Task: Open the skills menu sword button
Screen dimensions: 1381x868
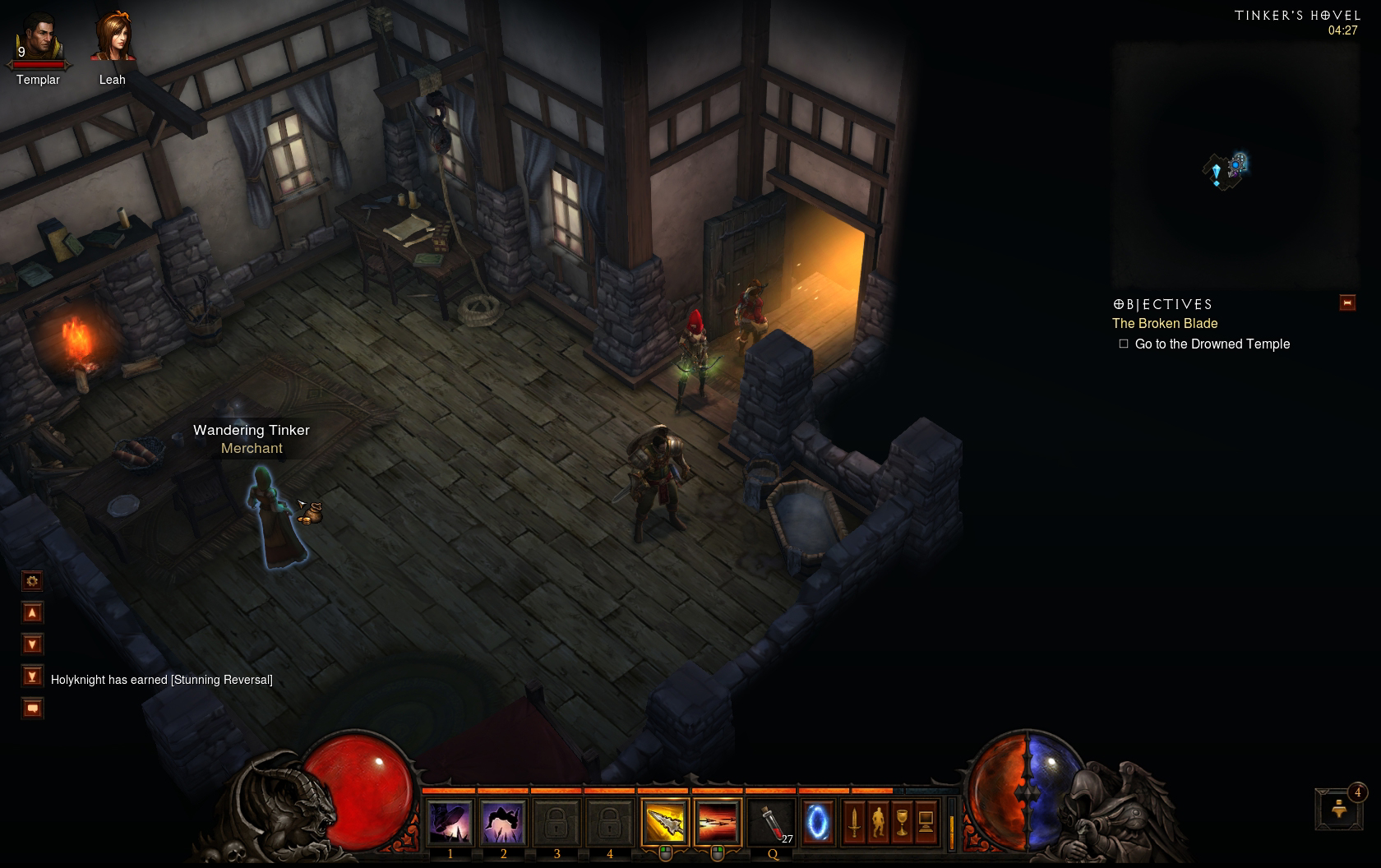Action: click(854, 822)
